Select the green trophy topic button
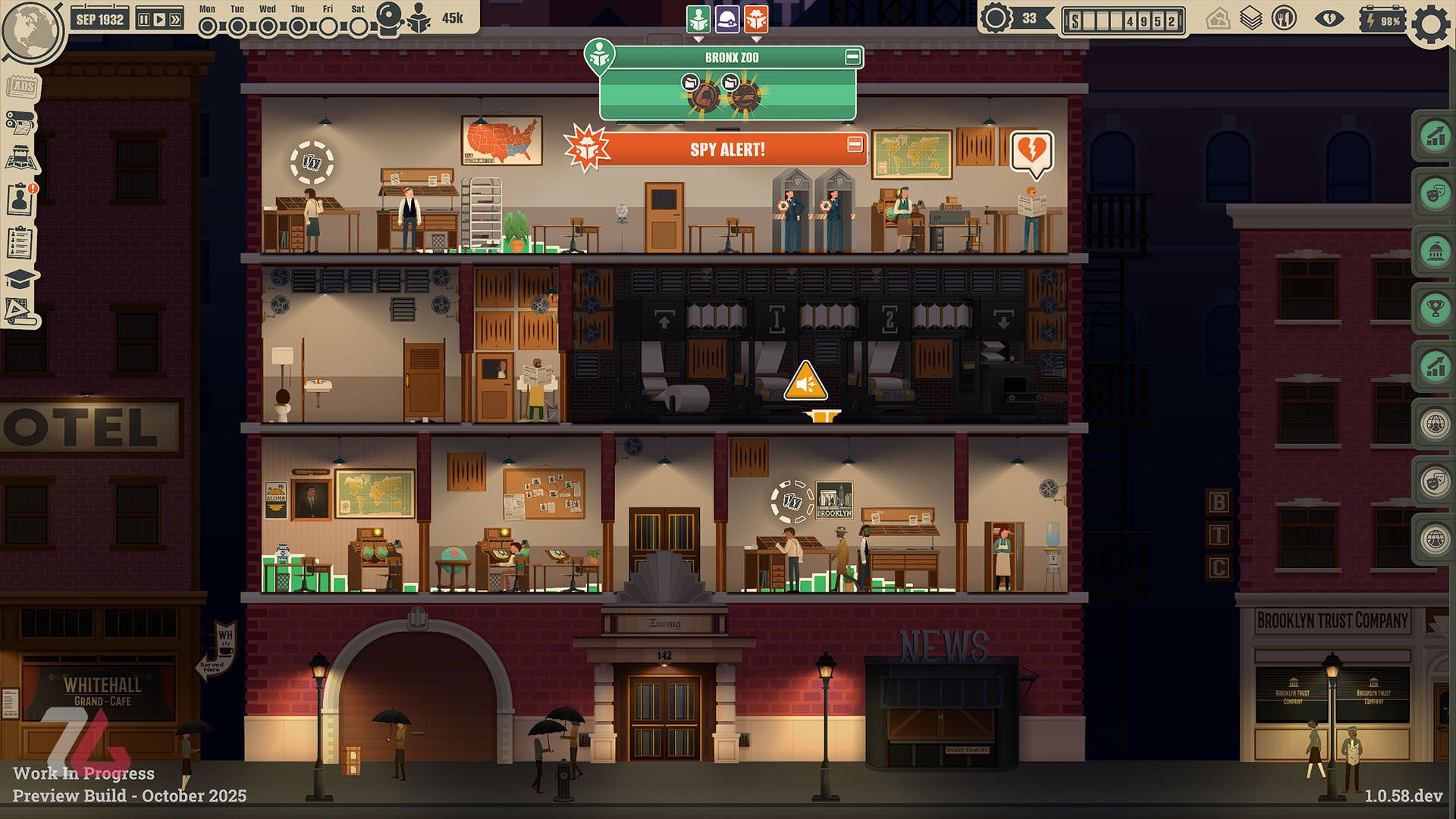This screenshot has width=1456, height=819. click(1436, 309)
